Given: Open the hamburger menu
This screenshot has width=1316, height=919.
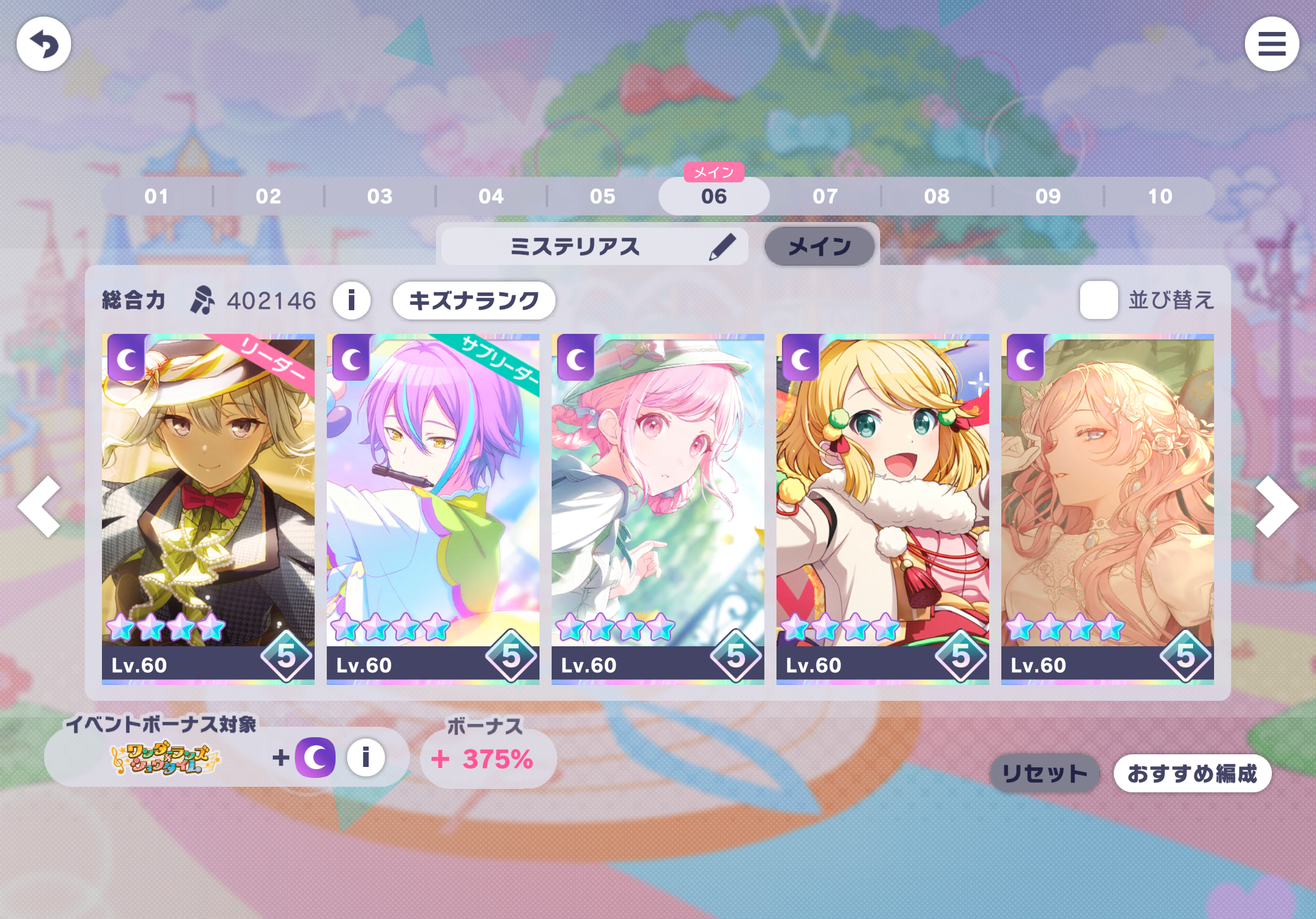Looking at the screenshot, I should [x=1271, y=44].
